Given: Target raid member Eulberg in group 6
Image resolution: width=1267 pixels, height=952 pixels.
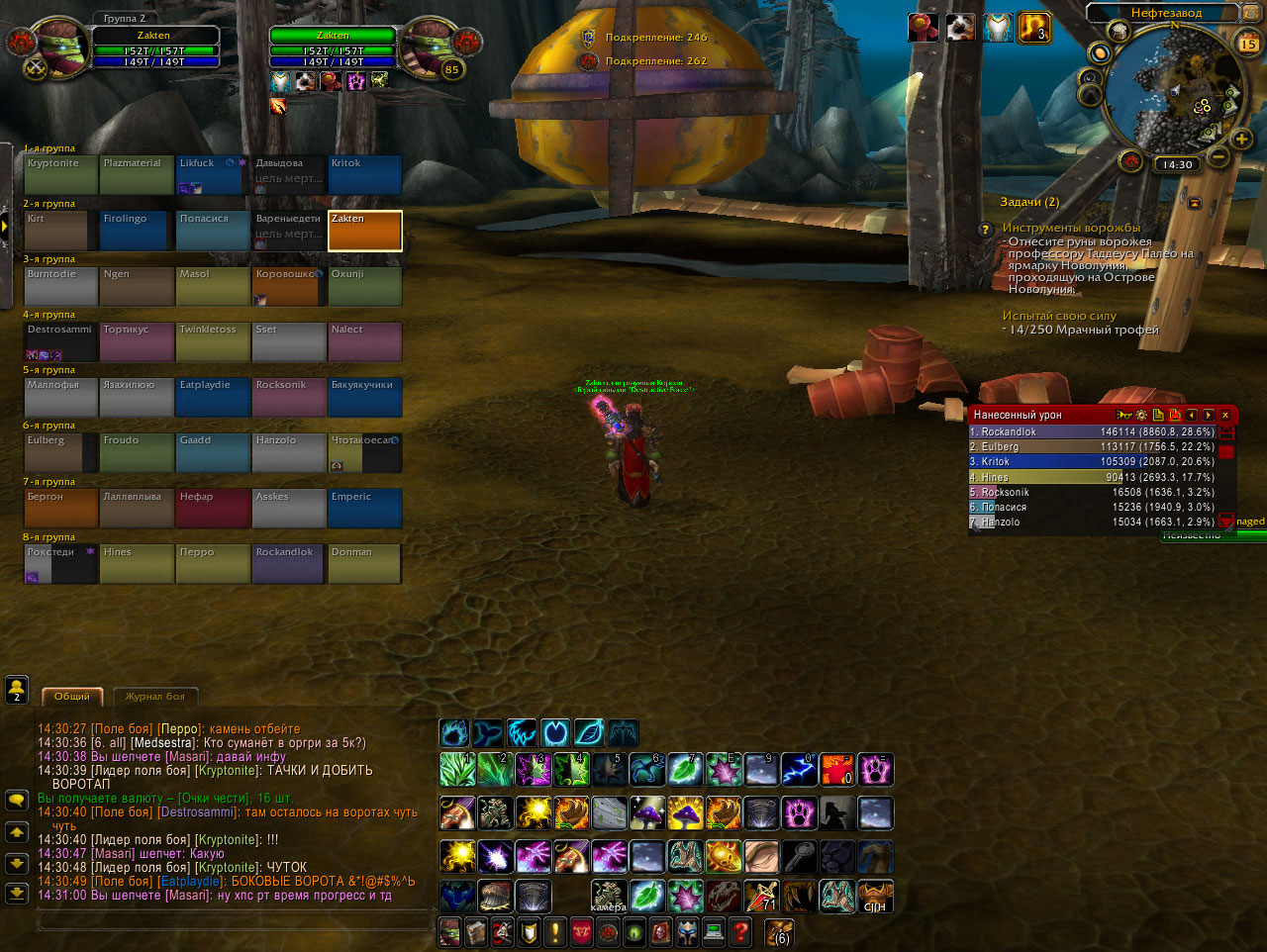Looking at the screenshot, I should point(60,451).
